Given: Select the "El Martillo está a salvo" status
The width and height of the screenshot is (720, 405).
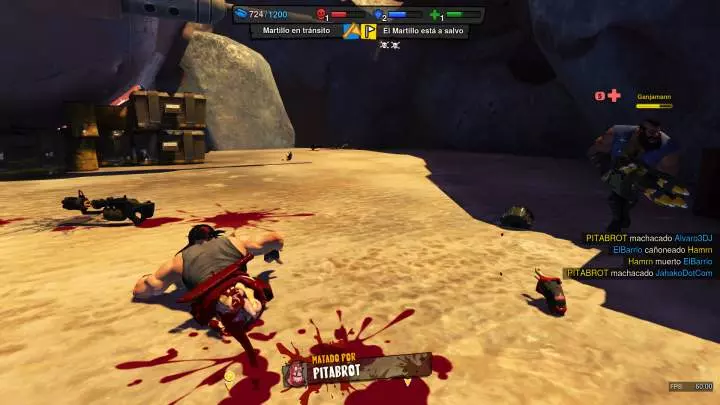Looking at the screenshot, I should 423,31.
